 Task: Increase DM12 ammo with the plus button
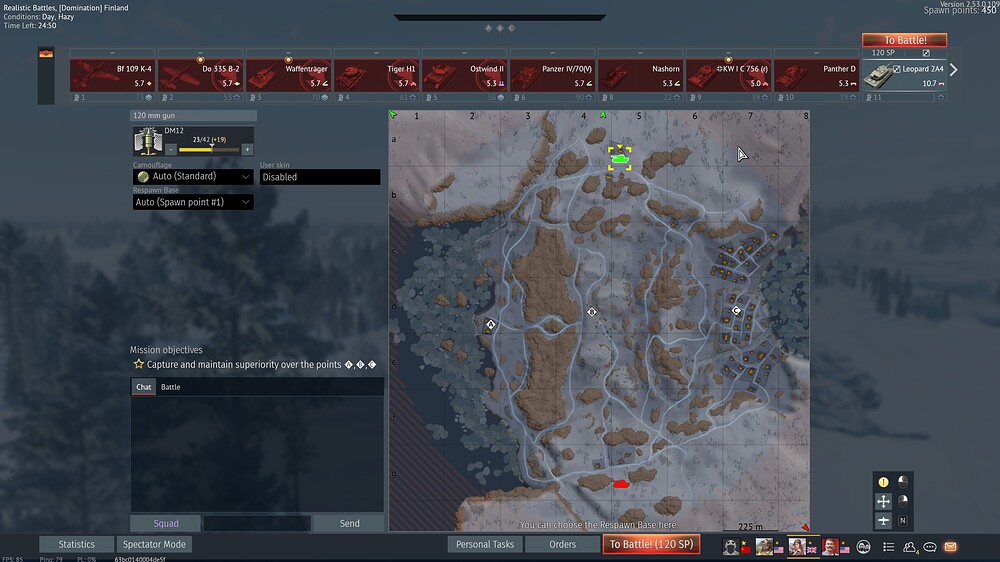tap(247, 149)
